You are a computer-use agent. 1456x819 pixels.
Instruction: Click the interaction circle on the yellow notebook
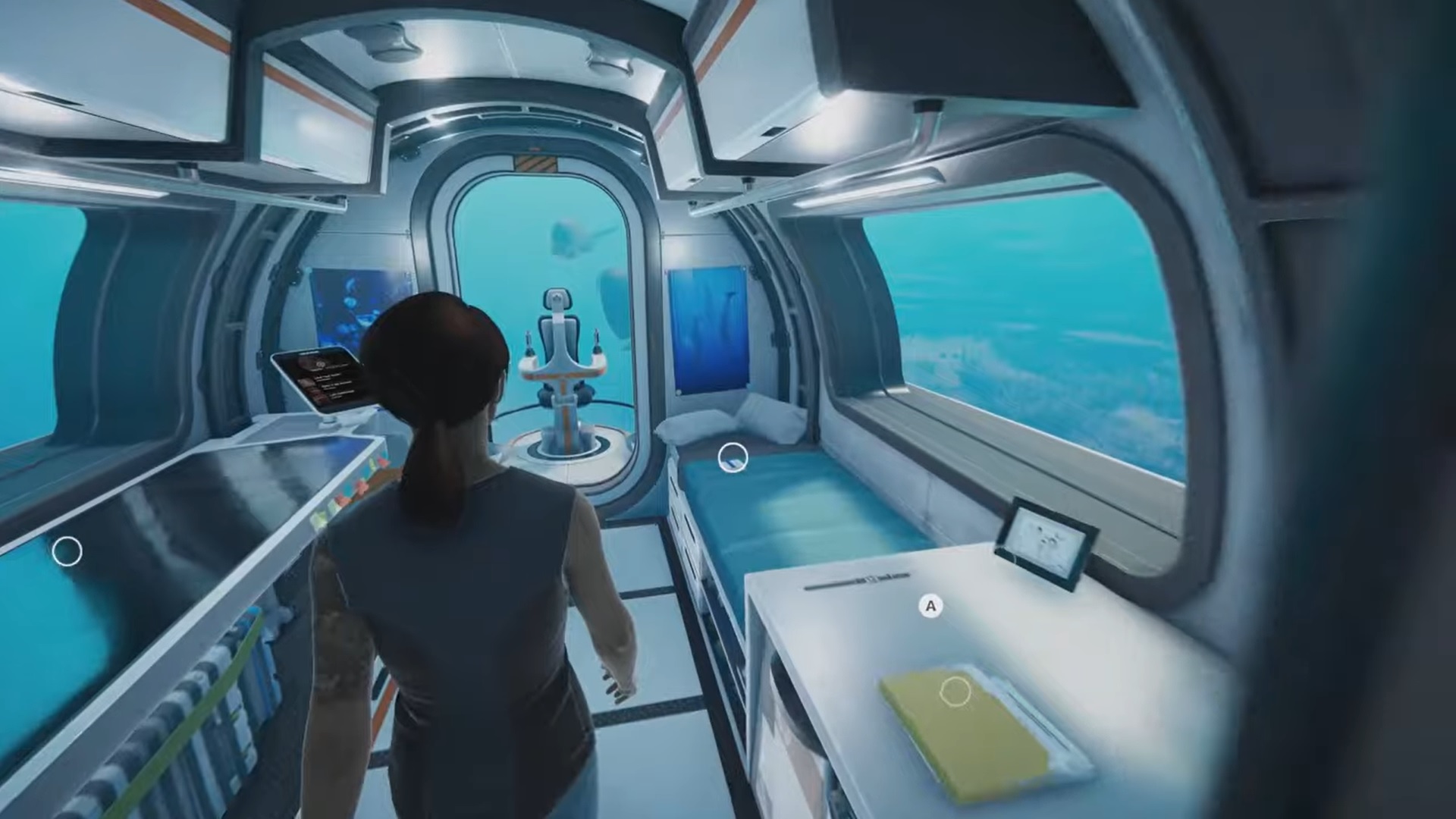coord(955,692)
